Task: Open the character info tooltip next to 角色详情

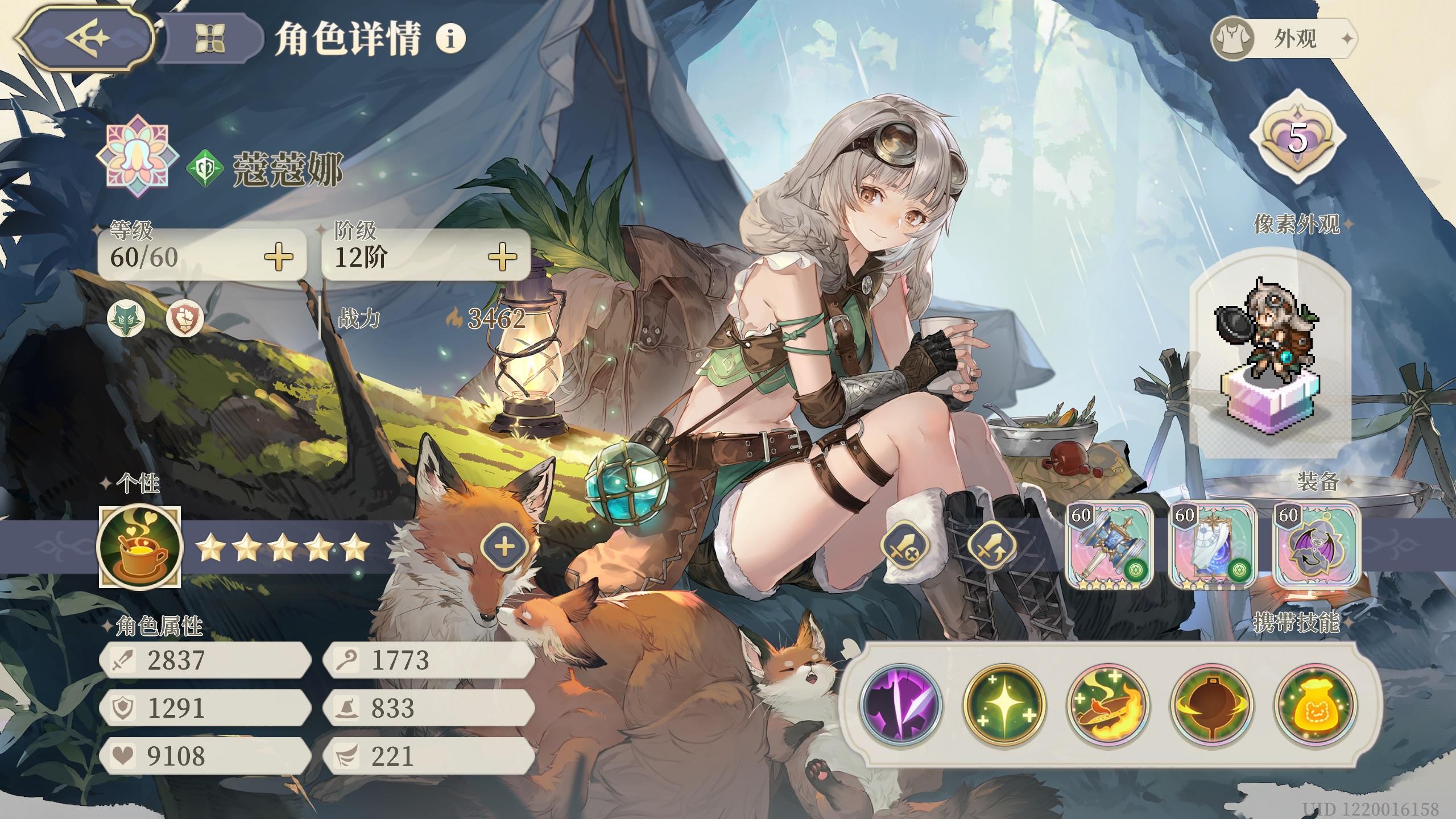Action: click(449, 38)
